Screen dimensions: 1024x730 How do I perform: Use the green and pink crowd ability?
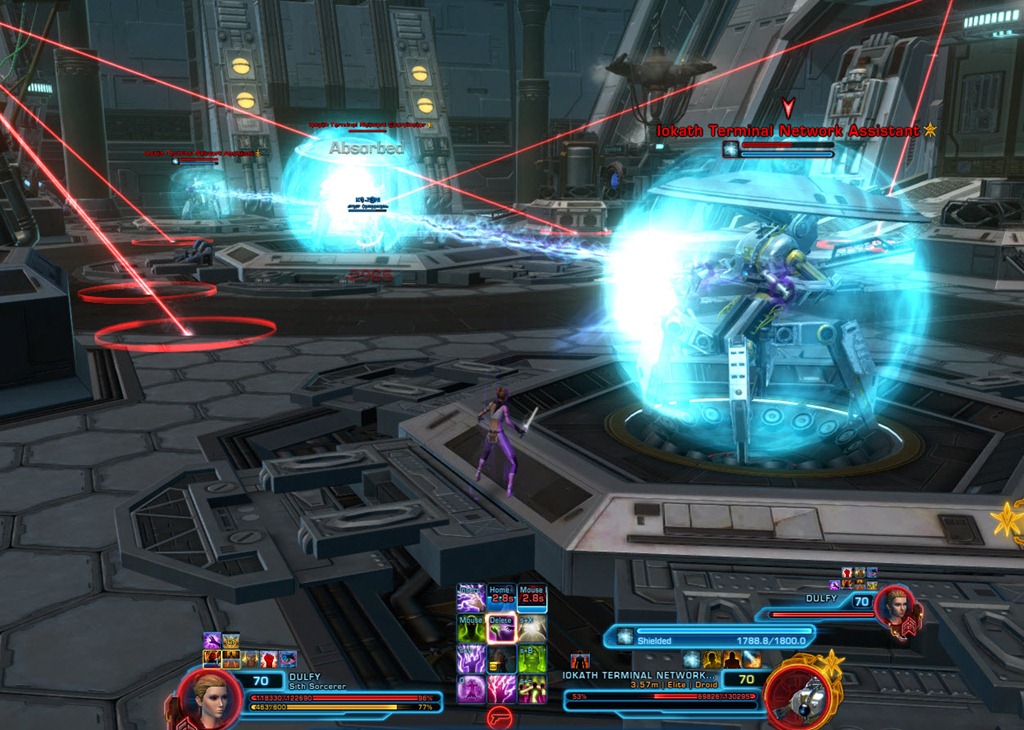[532, 688]
